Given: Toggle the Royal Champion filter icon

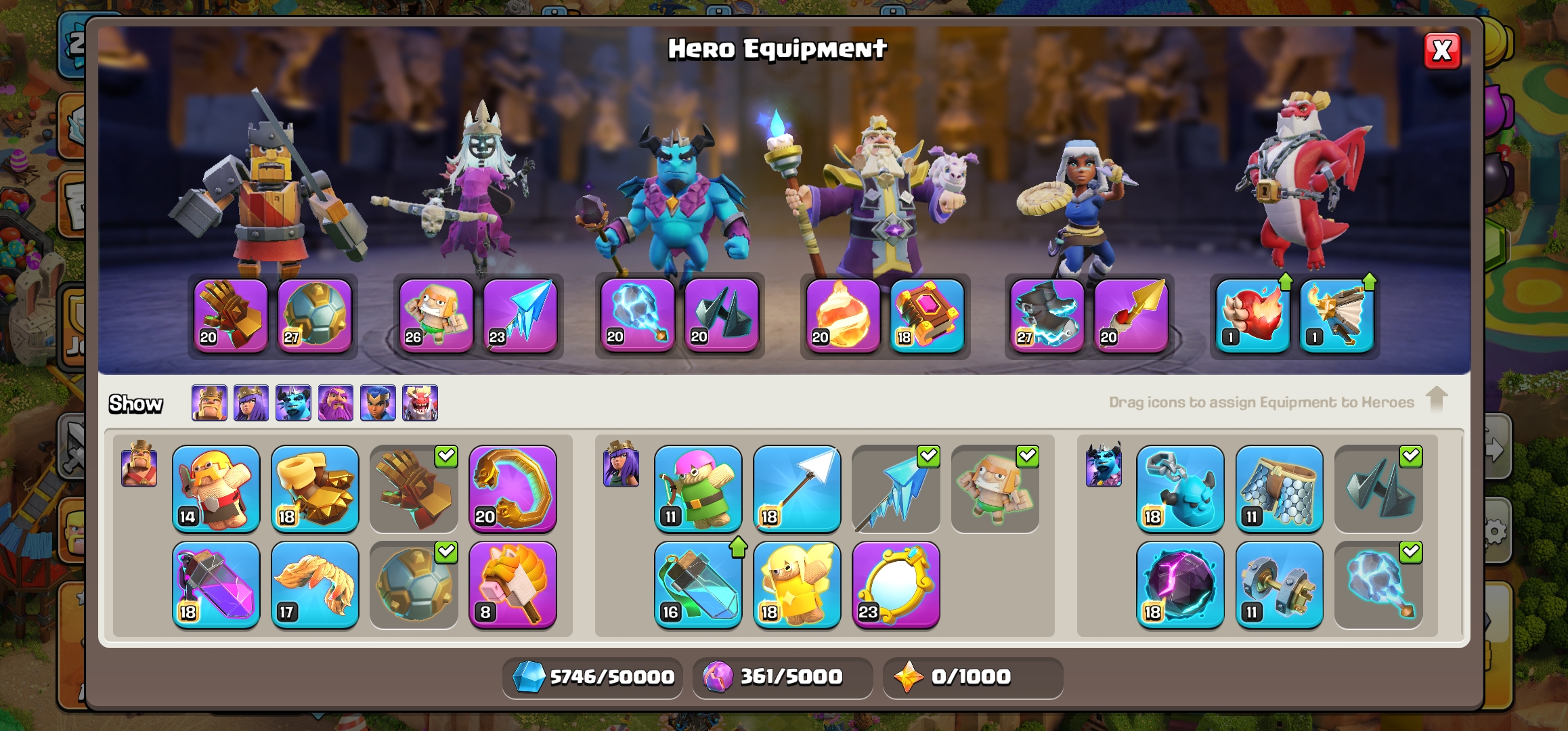Looking at the screenshot, I should [x=378, y=403].
